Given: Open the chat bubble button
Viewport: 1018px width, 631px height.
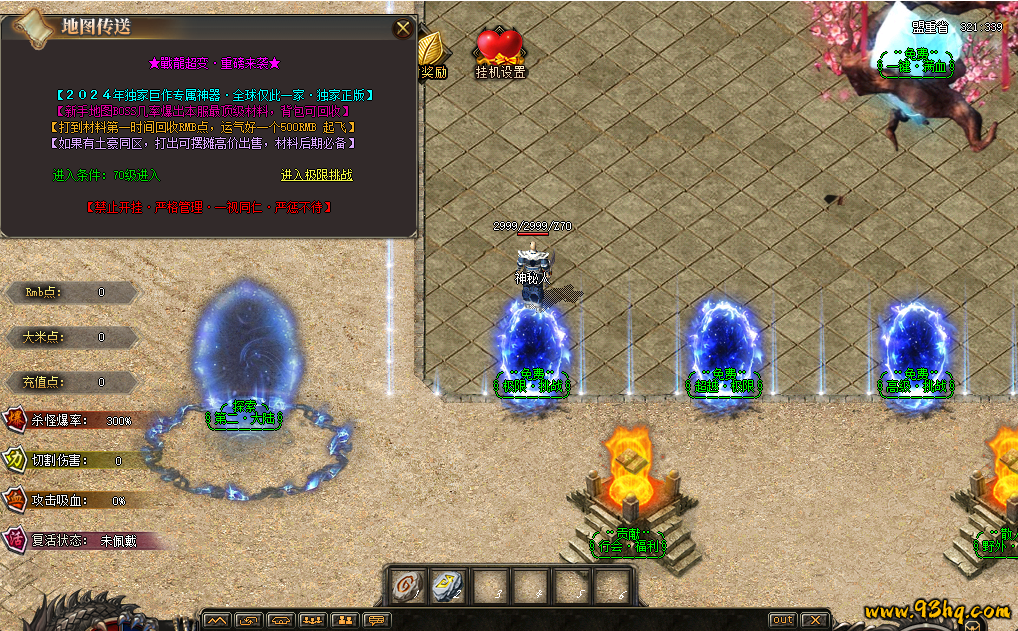Looking at the screenshot, I should [377, 620].
